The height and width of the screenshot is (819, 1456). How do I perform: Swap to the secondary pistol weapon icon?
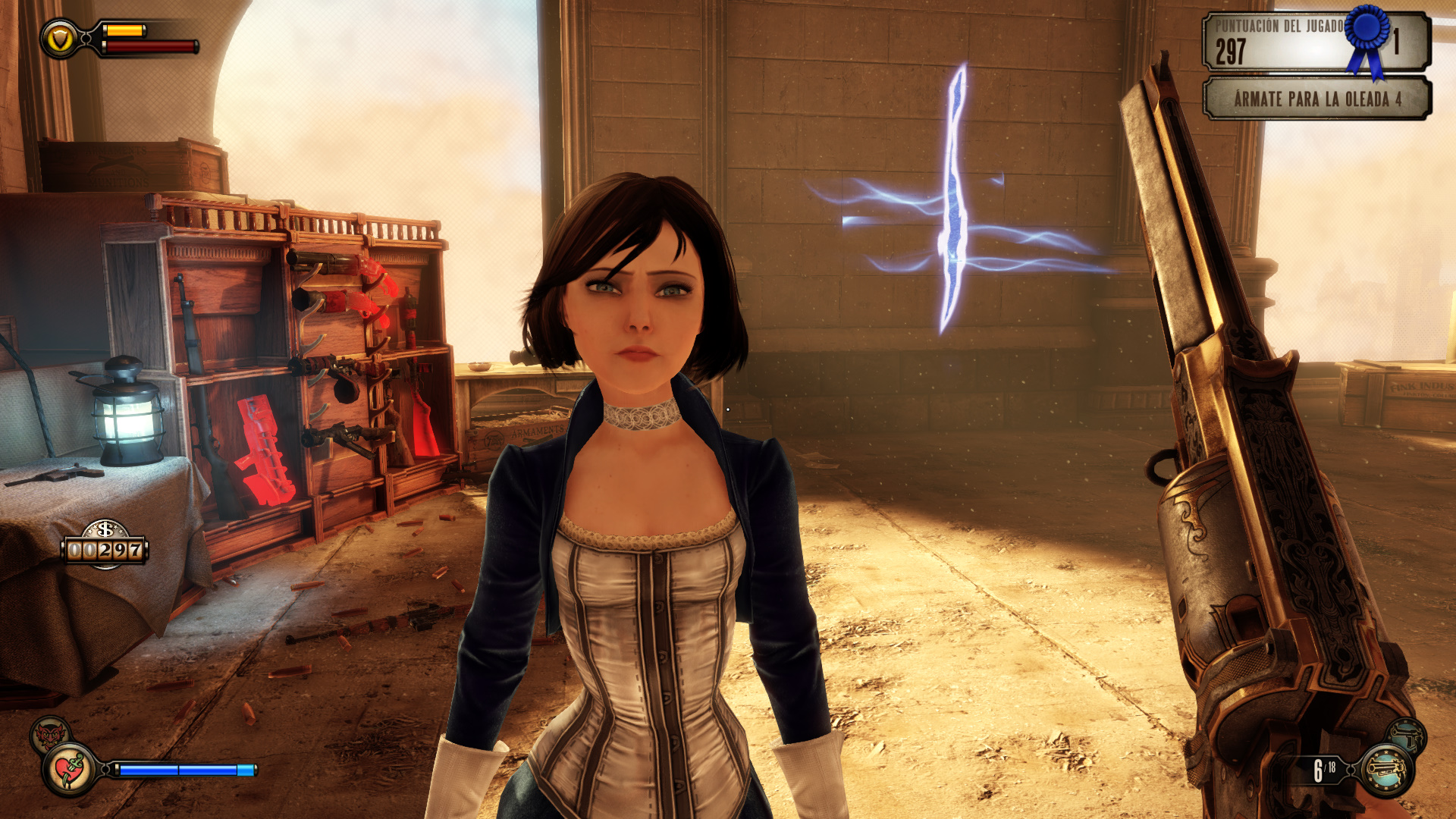[1407, 735]
